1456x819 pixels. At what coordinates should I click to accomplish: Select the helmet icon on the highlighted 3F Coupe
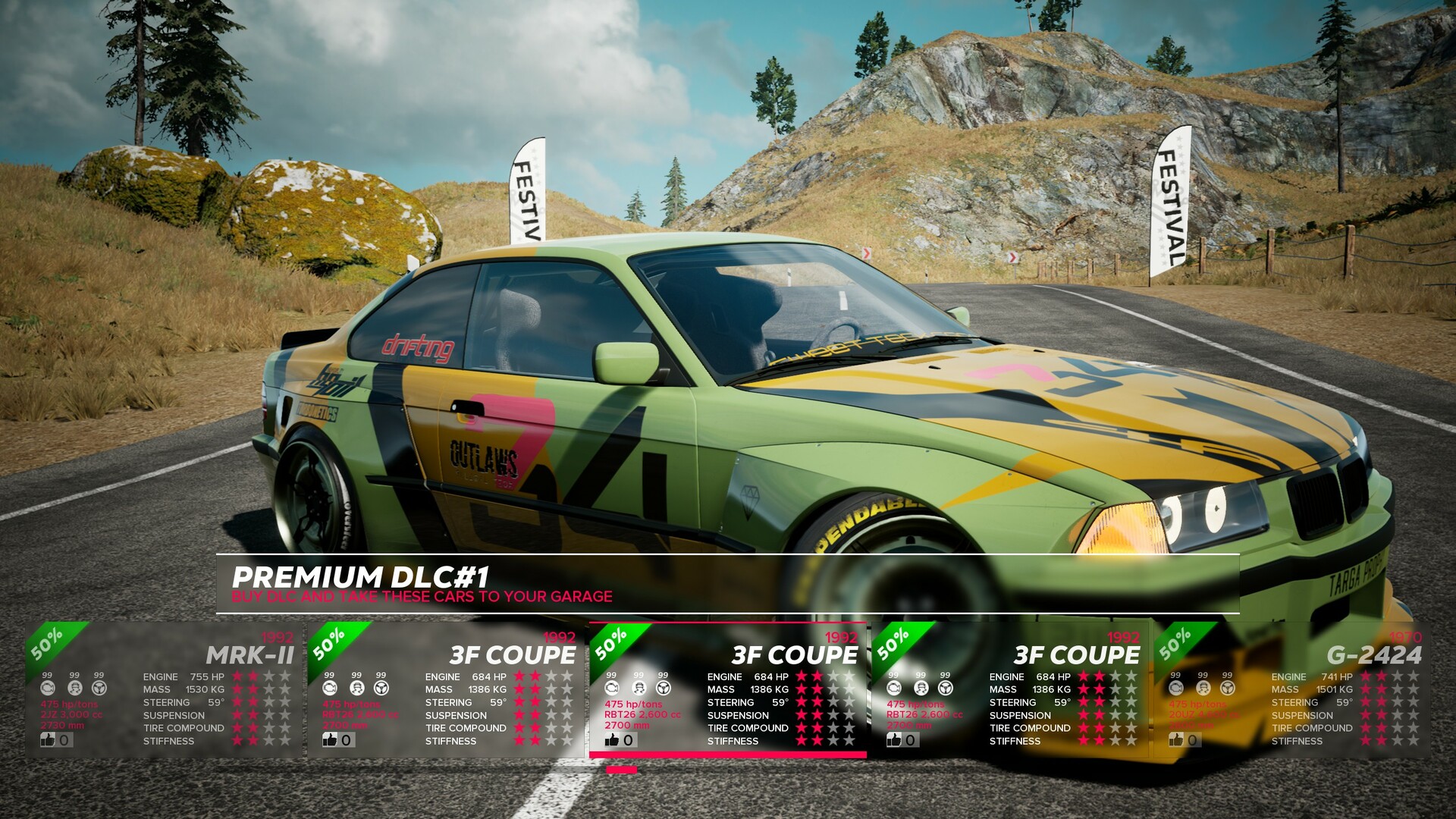click(639, 689)
